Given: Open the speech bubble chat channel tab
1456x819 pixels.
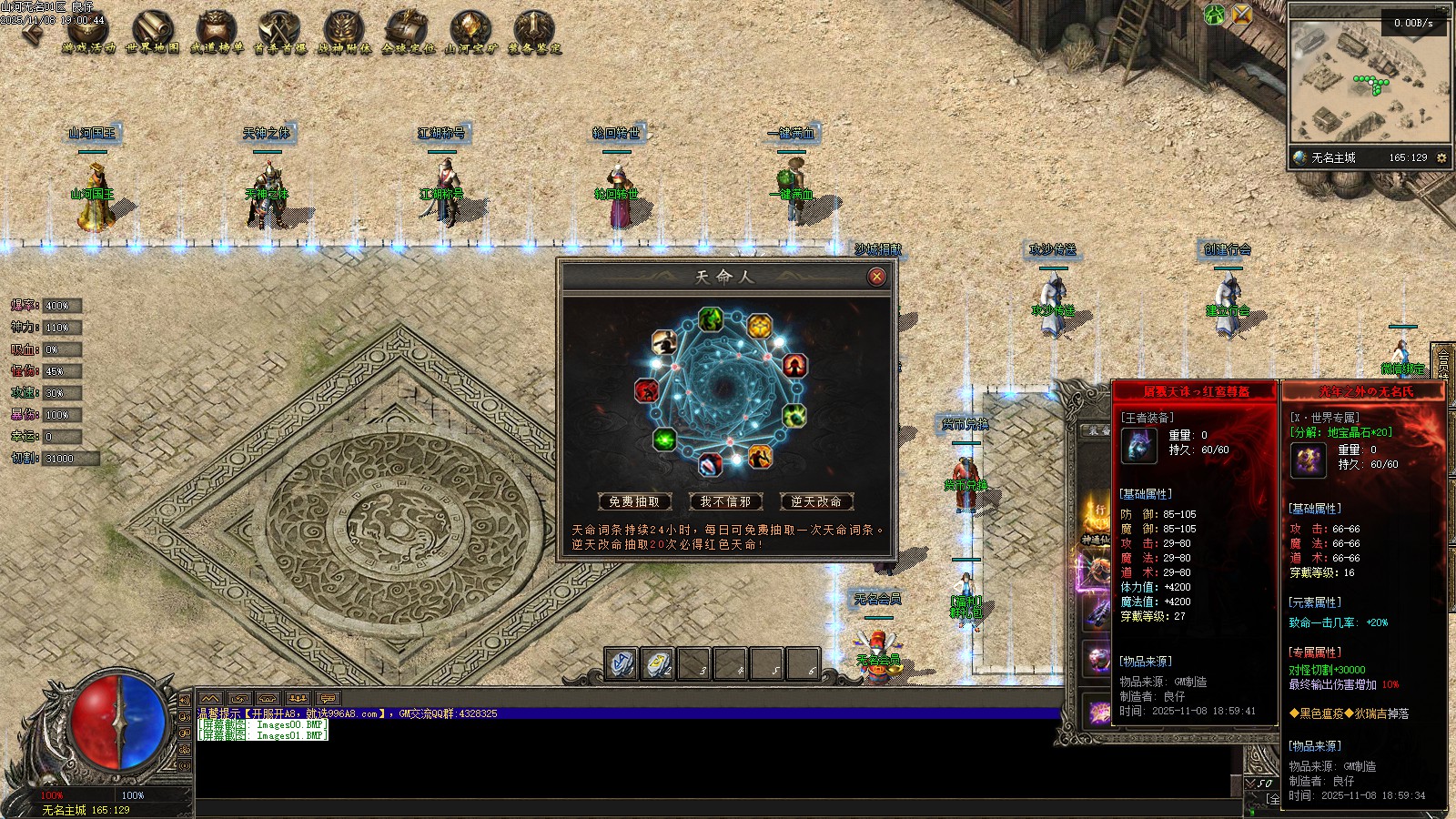Looking at the screenshot, I should (328, 699).
